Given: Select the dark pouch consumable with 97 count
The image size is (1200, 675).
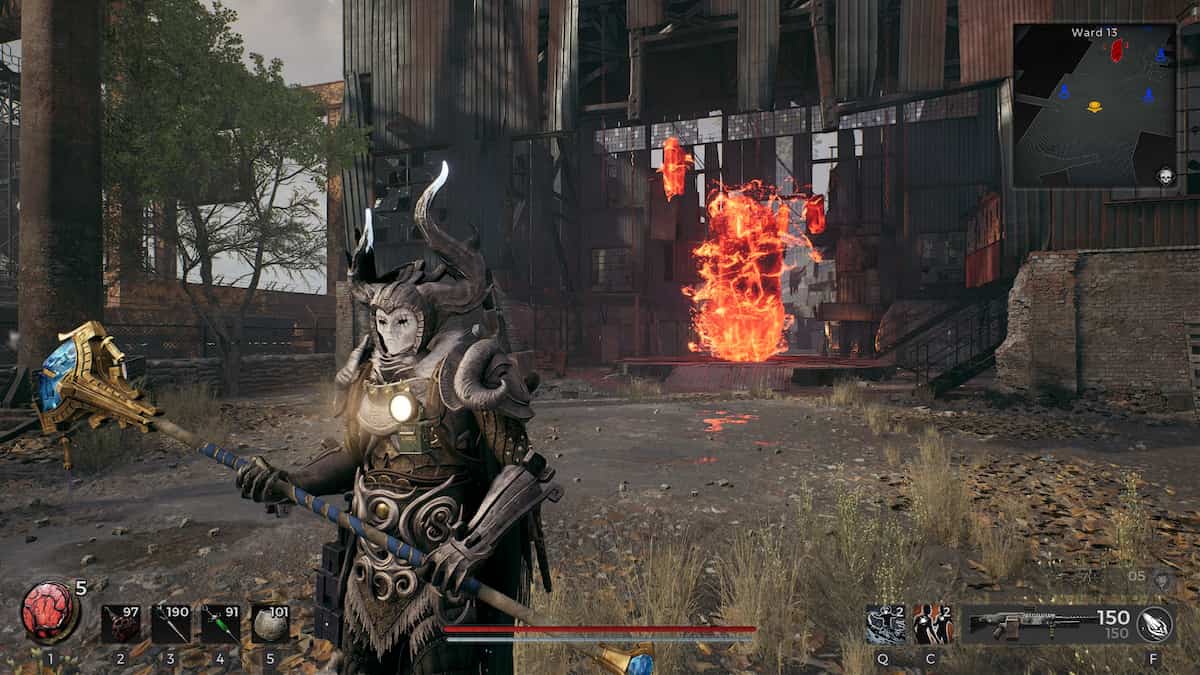Looking at the screenshot, I should 120,623.
